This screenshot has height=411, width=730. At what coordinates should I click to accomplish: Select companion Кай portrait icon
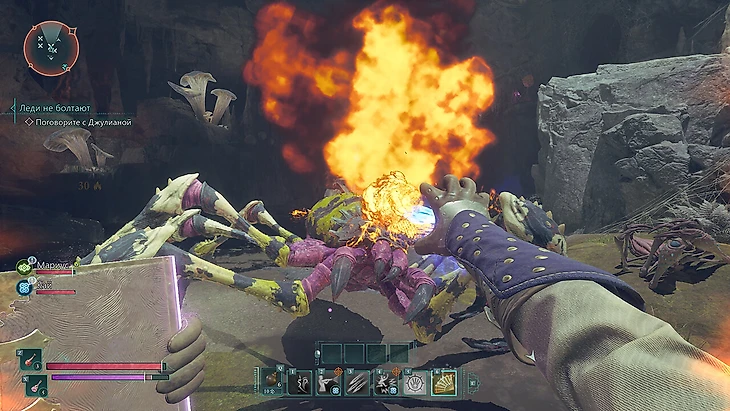[x=23, y=286]
